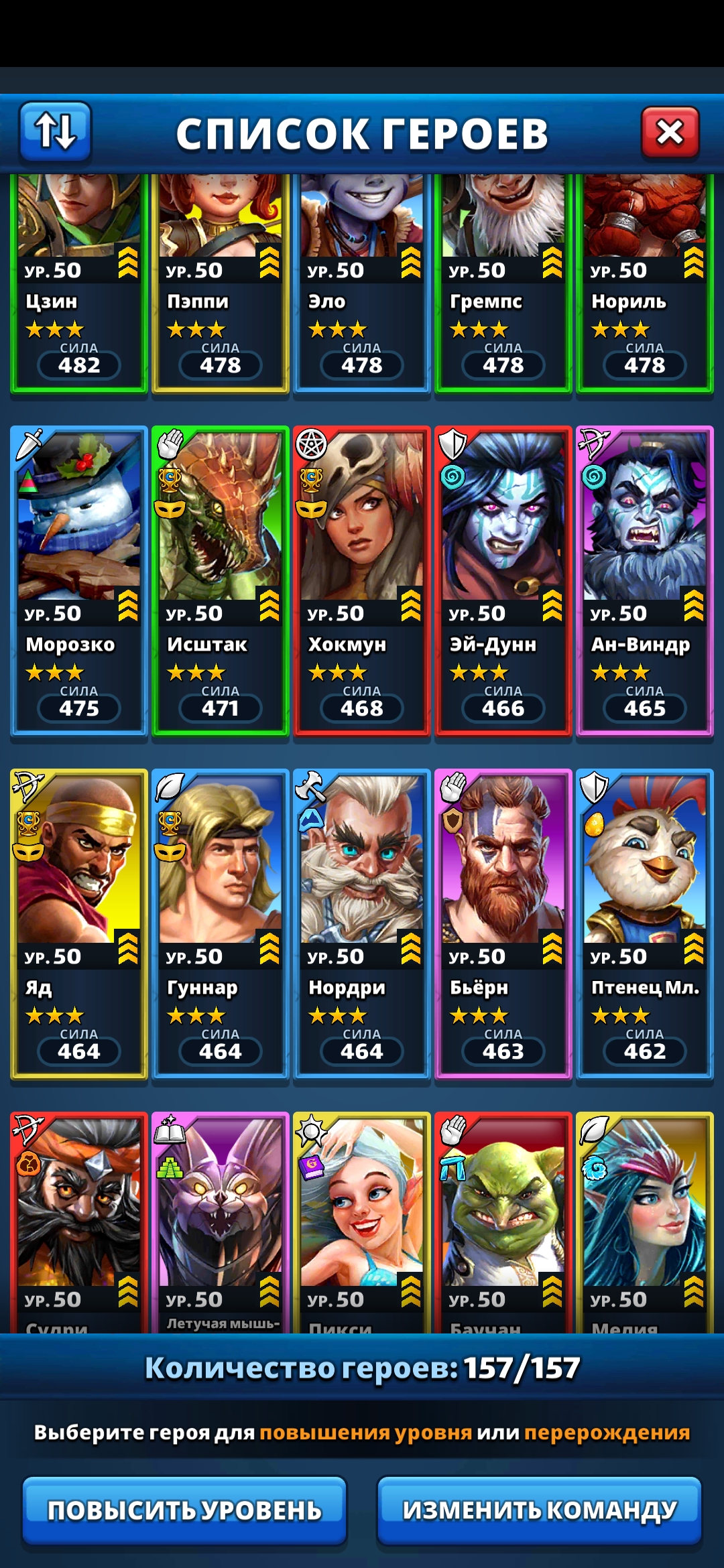Select snowman hero Морозко

79,580
